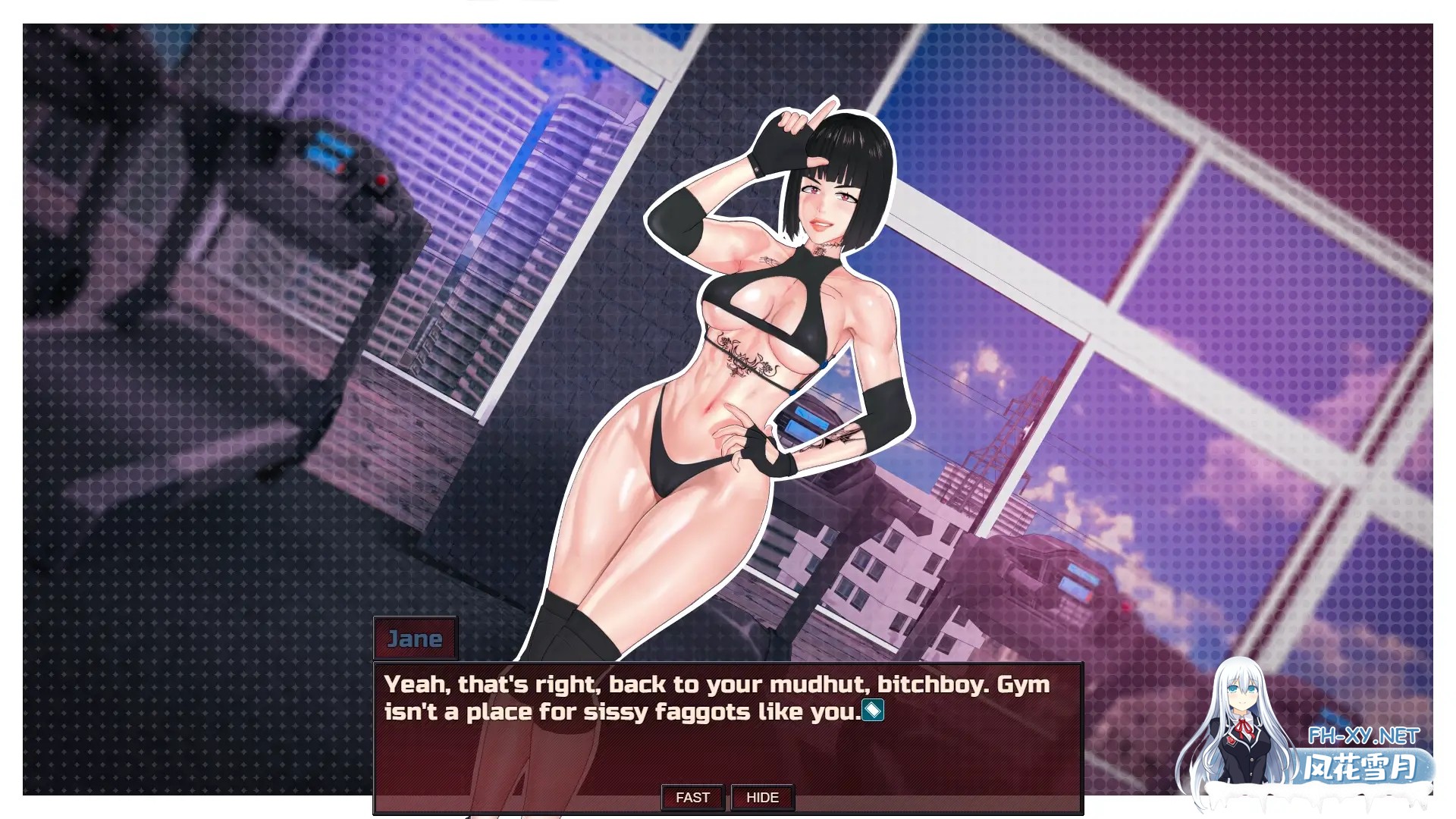Image resolution: width=1456 pixels, height=819 pixels.
Task: Click the Jane nameplate
Action: click(x=416, y=639)
